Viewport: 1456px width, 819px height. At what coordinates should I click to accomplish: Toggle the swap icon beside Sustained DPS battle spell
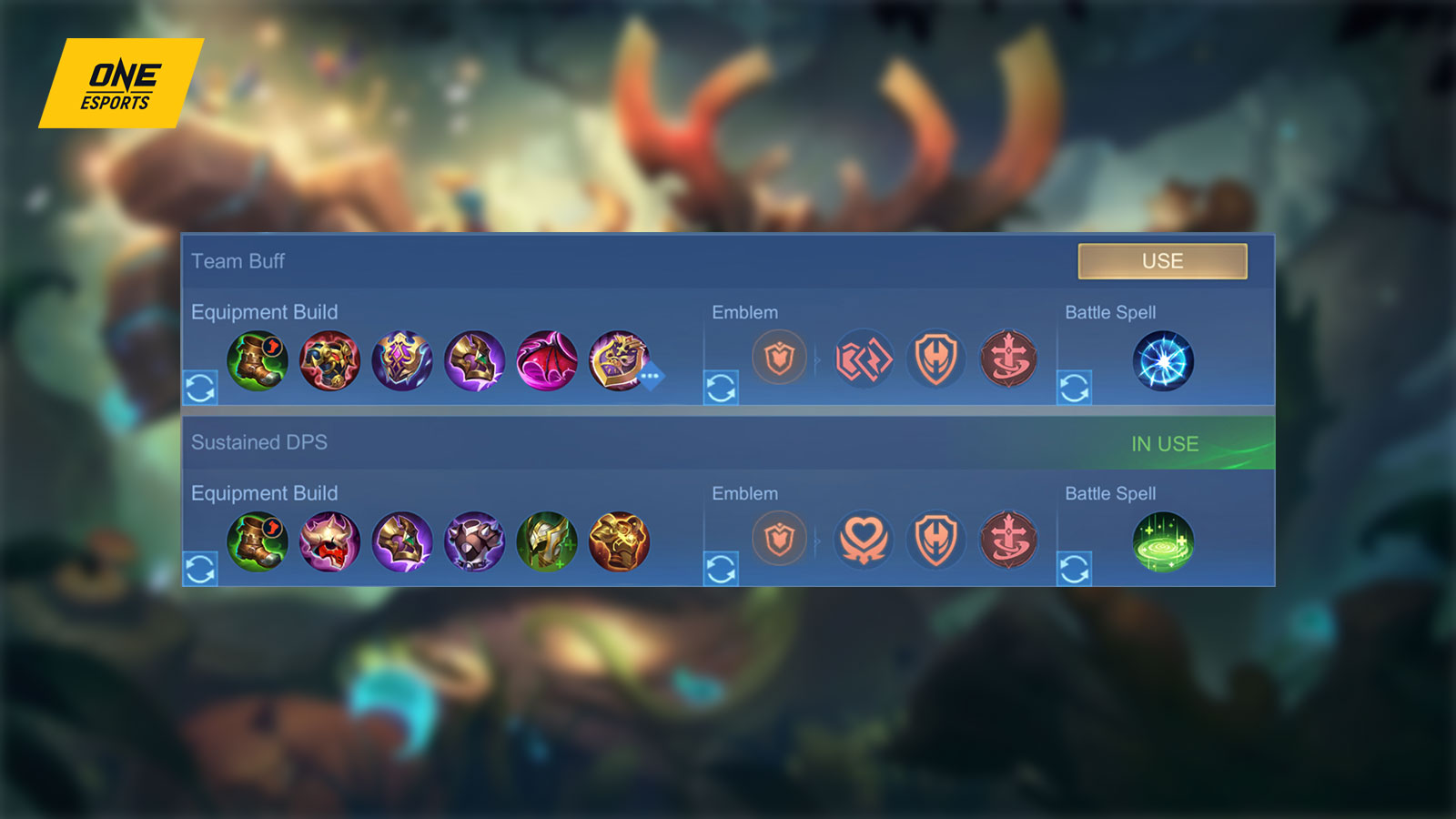tap(1074, 569)
